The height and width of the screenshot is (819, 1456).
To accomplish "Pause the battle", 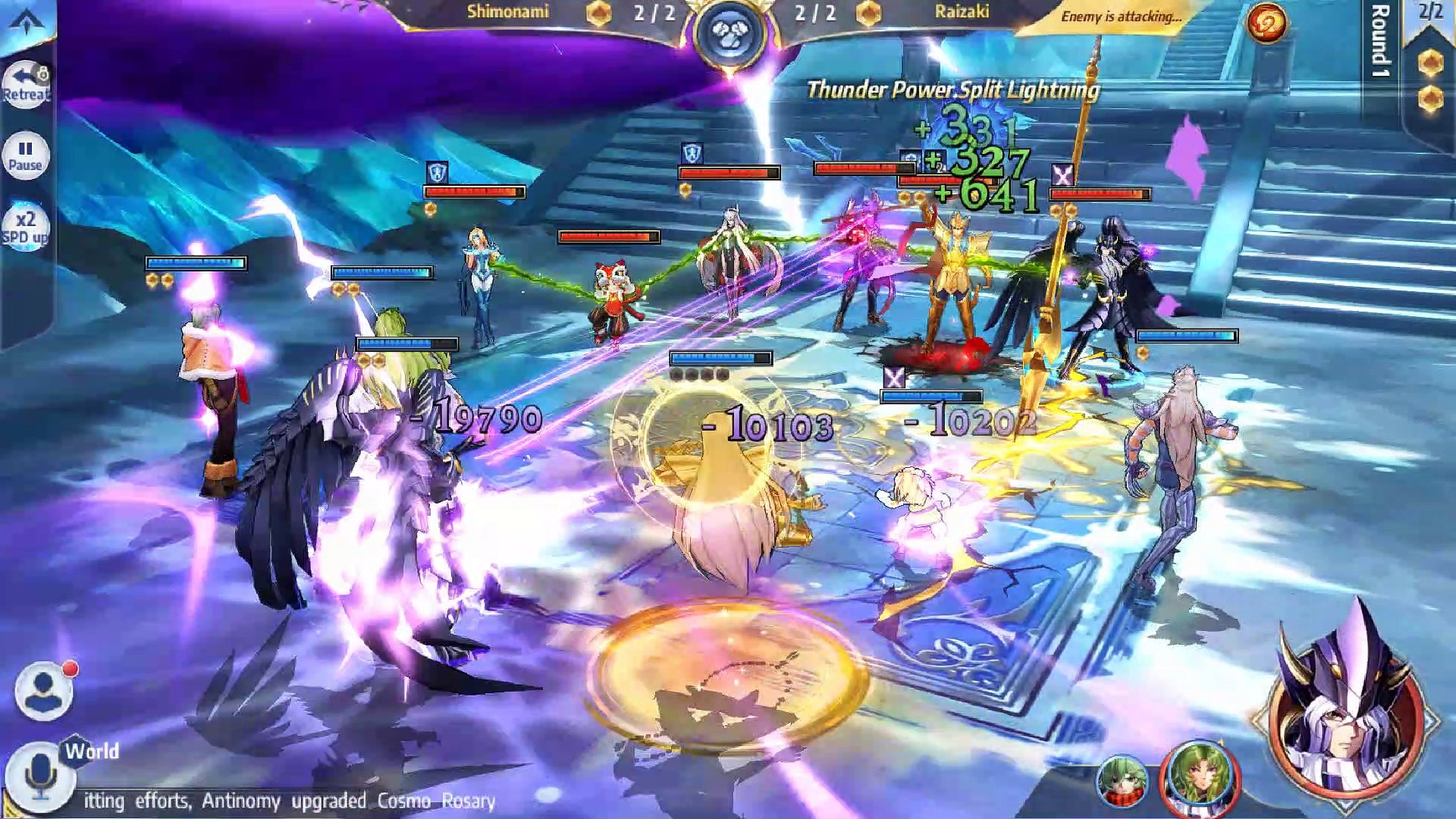I will point(26,155).
